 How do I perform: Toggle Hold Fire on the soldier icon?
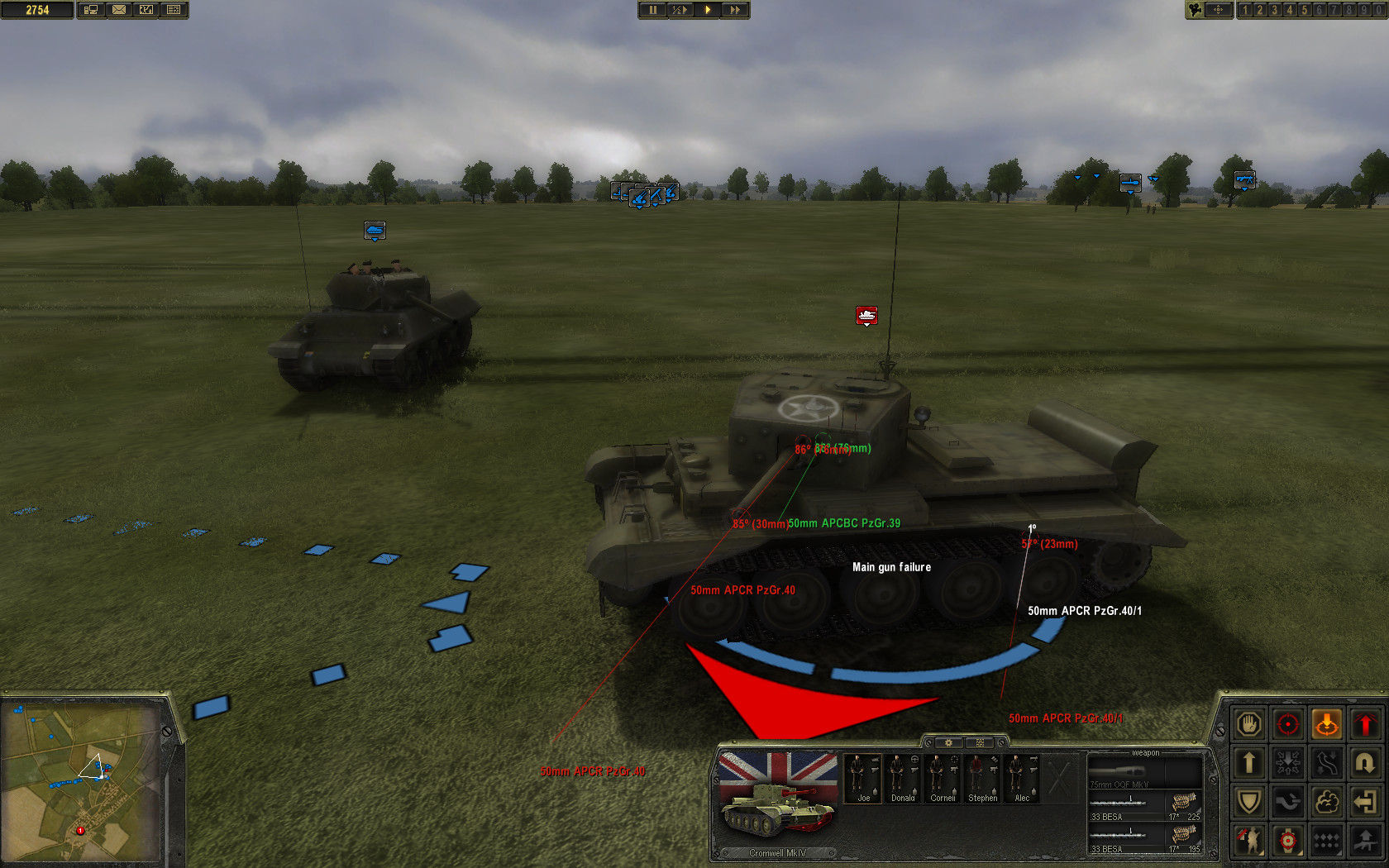1249,841
